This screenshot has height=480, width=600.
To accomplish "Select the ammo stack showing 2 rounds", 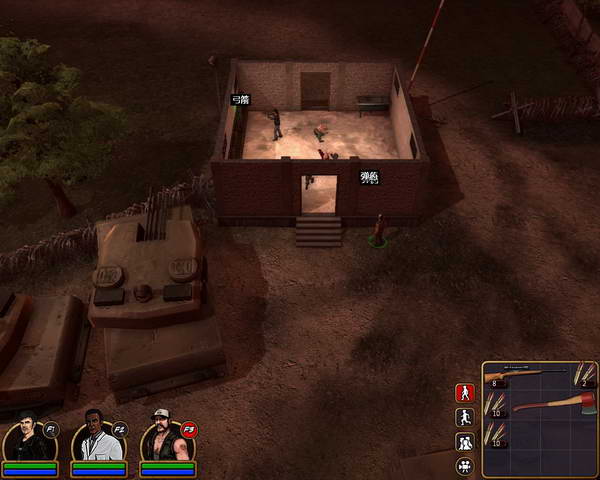I will point(584,376).
